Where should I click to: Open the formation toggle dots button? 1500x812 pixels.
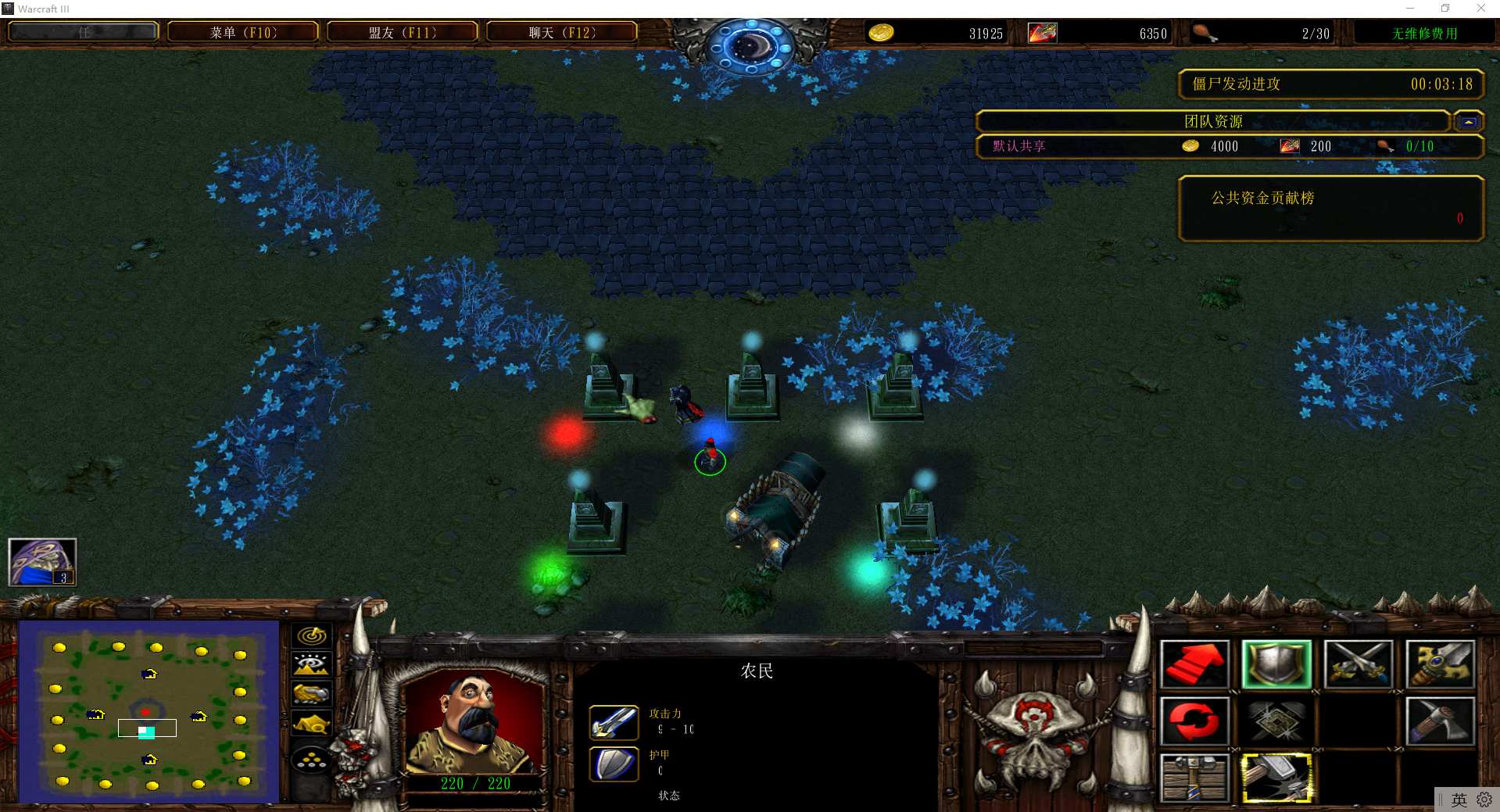point(311,759)
